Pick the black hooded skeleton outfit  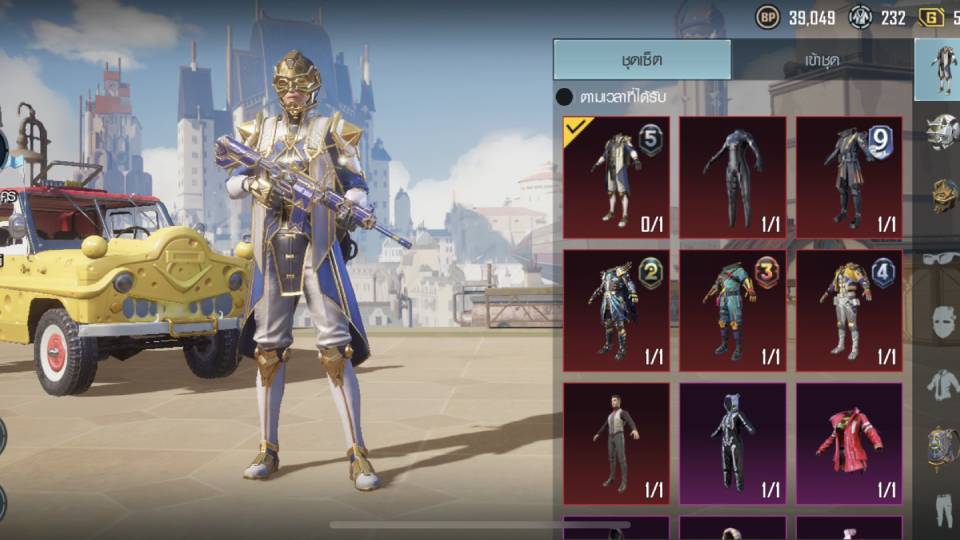point(732,443)
